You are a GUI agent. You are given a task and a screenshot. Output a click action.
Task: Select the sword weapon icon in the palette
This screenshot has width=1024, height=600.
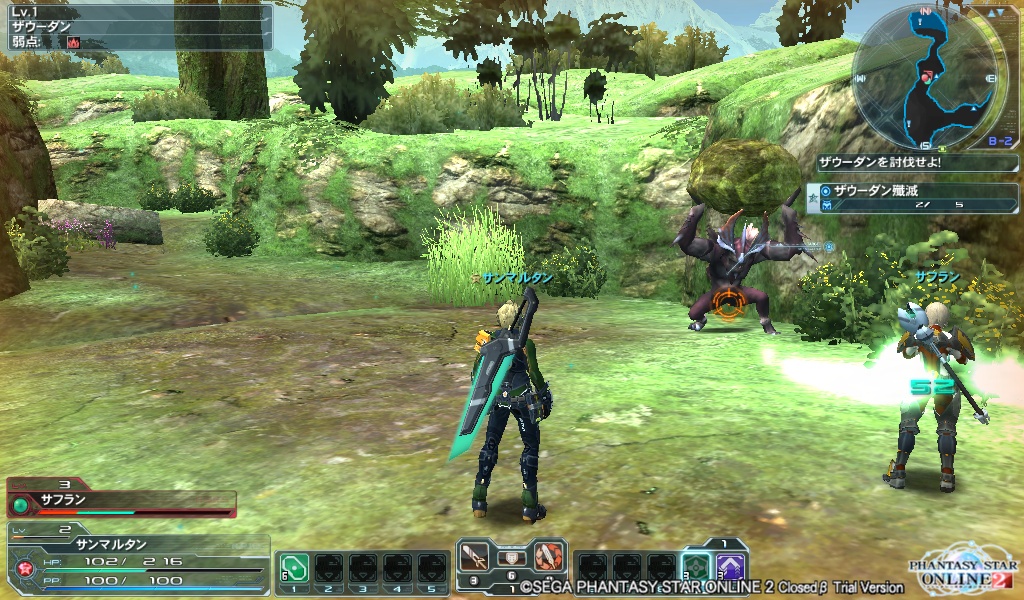coord(474,557)
